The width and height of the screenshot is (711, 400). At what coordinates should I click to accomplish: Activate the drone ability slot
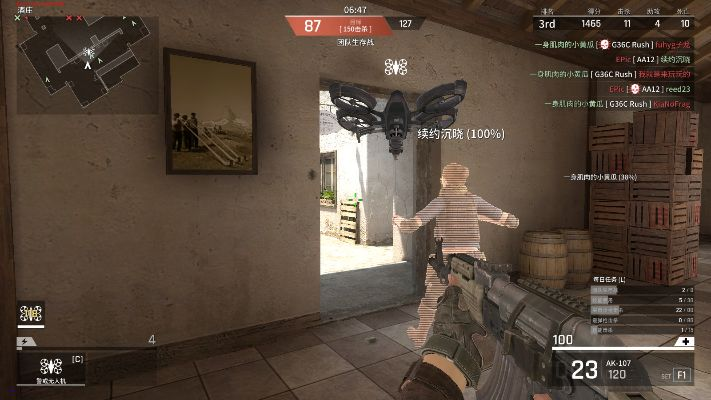[x=50, y=366]
